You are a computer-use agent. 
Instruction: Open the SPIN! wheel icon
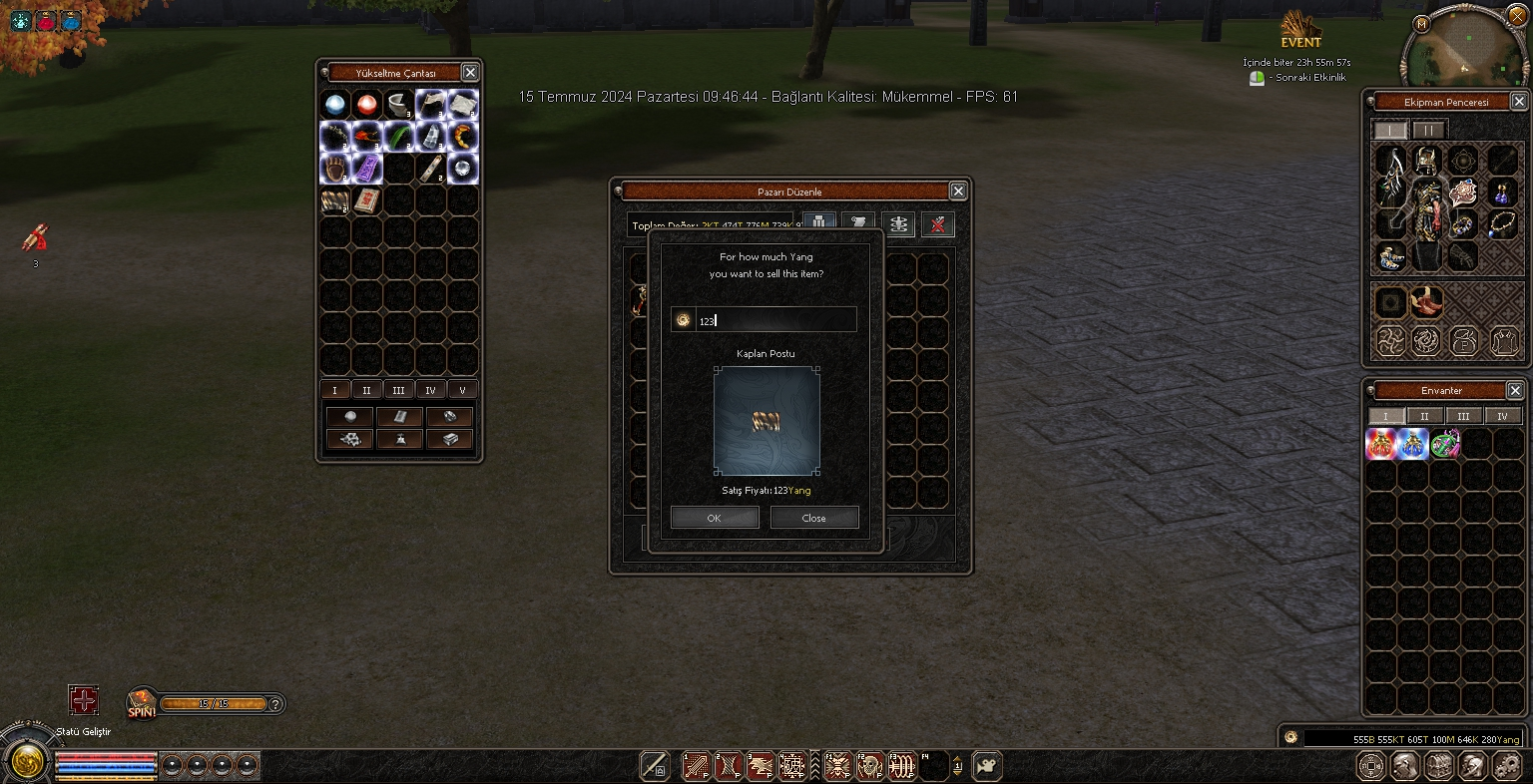pyautogui.click(x=142, y=704)
